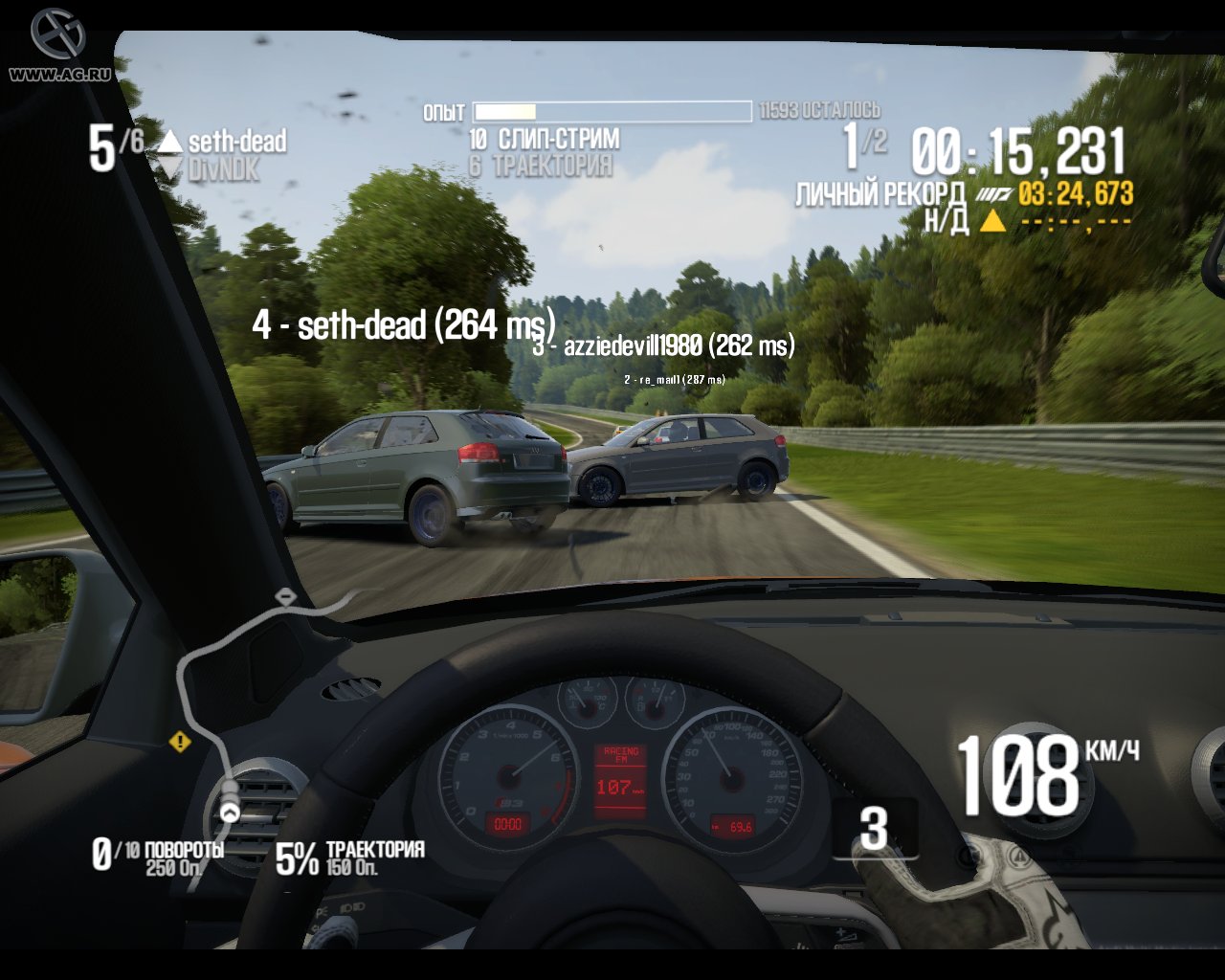Select the СЛИП-СТРИМ entry in the objectives list

click(x=543, y=137)
